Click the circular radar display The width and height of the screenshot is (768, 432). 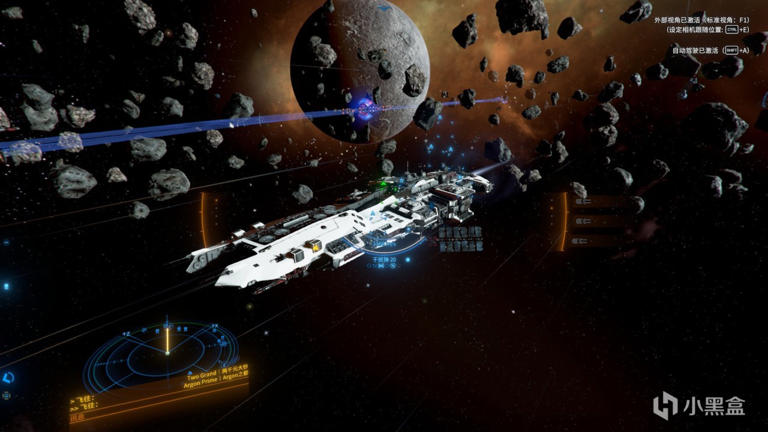[166, 350]
